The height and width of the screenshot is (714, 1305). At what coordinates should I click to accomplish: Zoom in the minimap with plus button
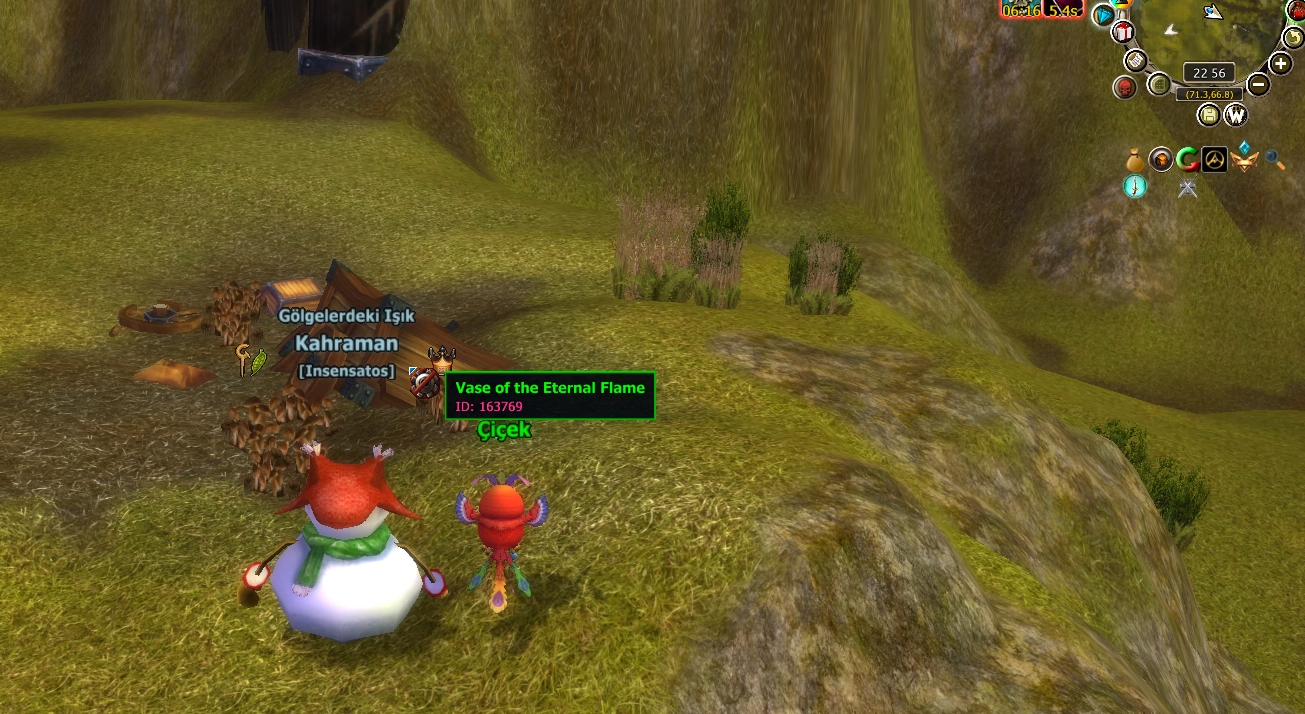coord(1281,64)
